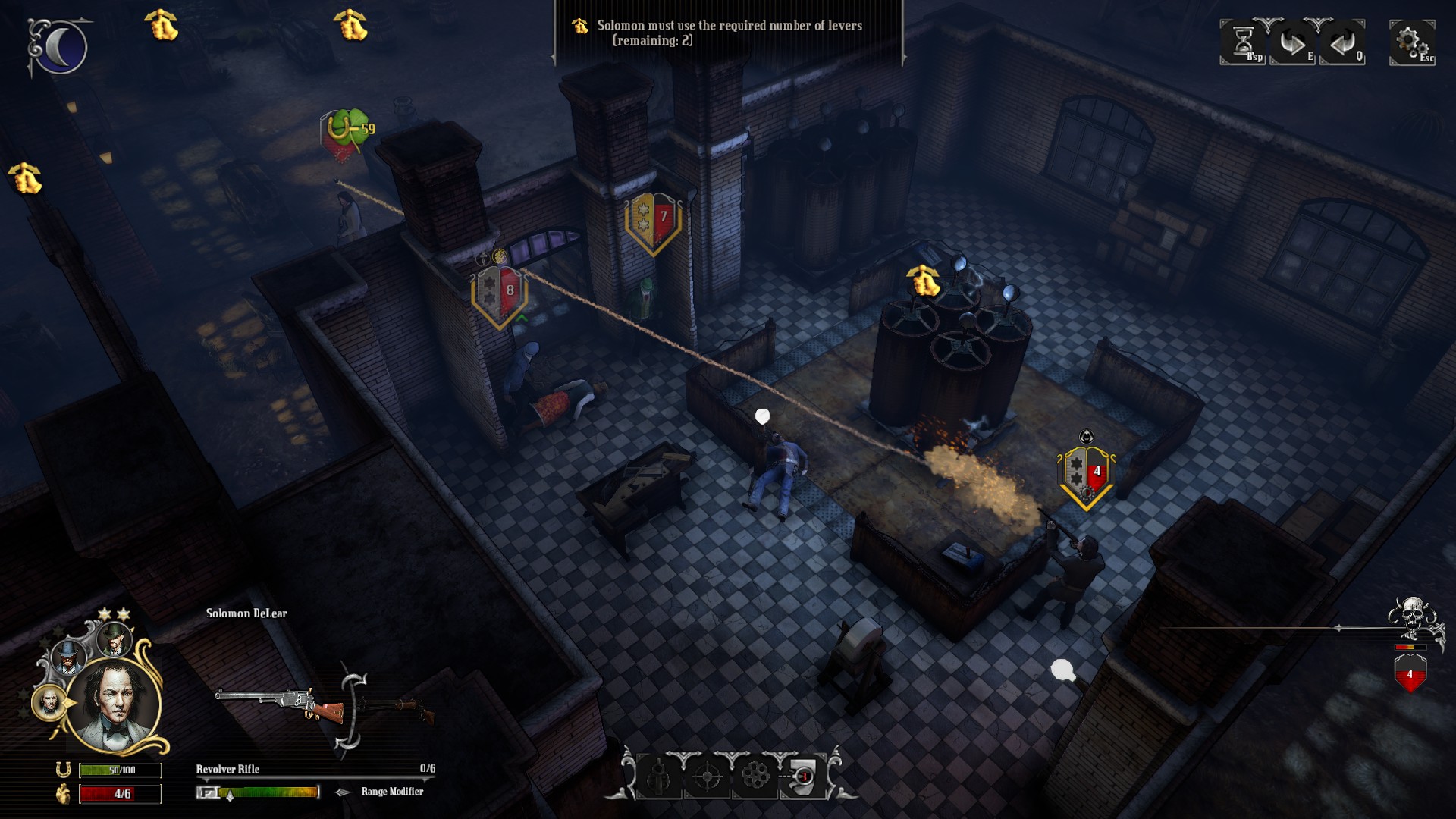Screen dimensions: 1456x819
Task: Activate the crosshair aimed shot ability
Action: coord(708,776)
